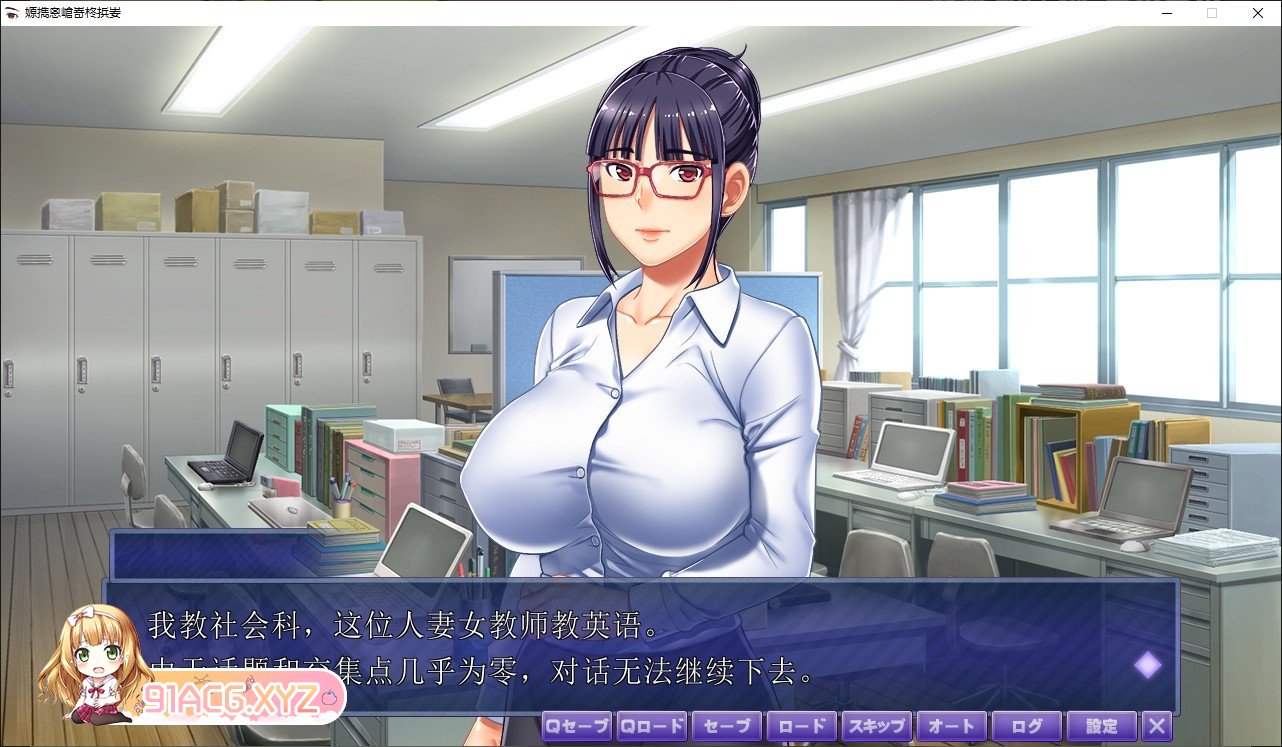
Task: Enable スキップ text skip mode
Action: click(x=876, y=726)
